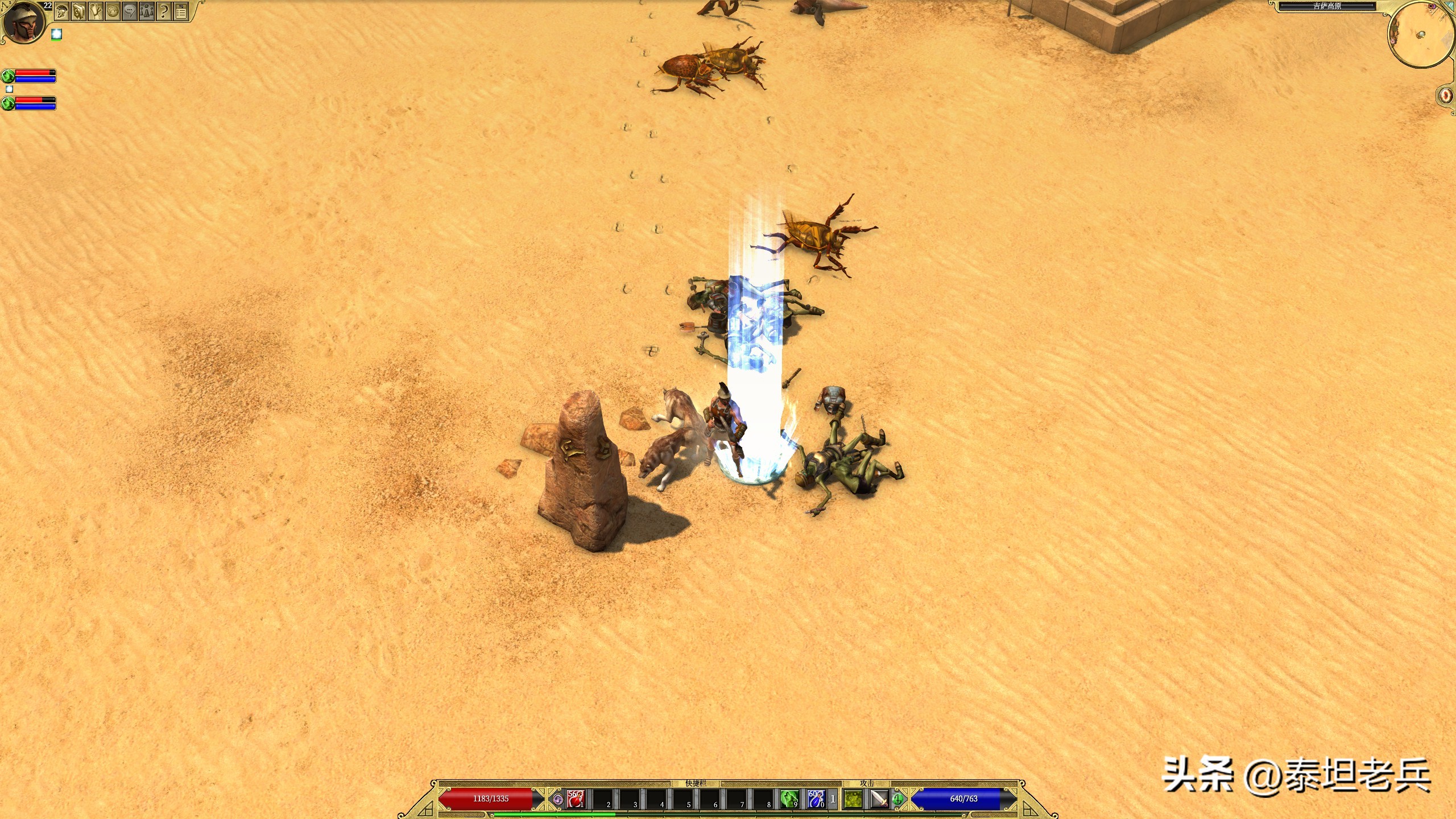Select the first wolf pet portrait
The width and height of the screenshot is (1456, 819).
pos(8,76)
